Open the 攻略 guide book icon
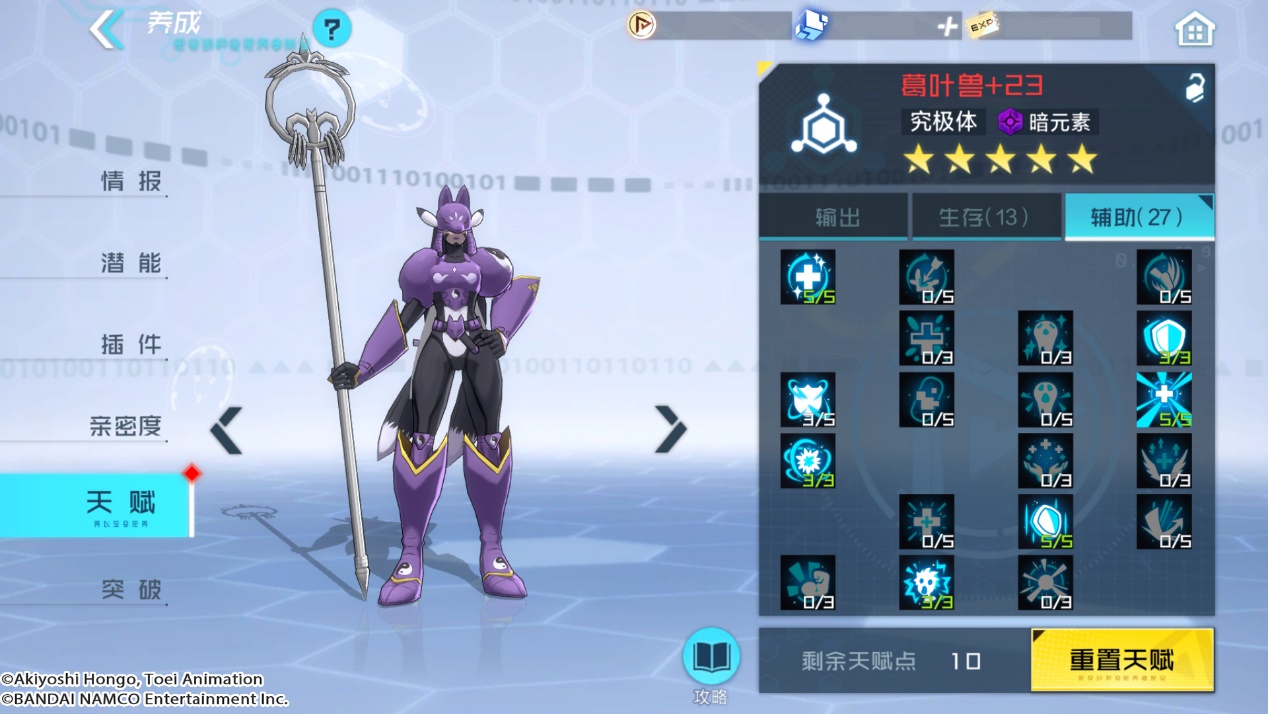 coord(710,660)
